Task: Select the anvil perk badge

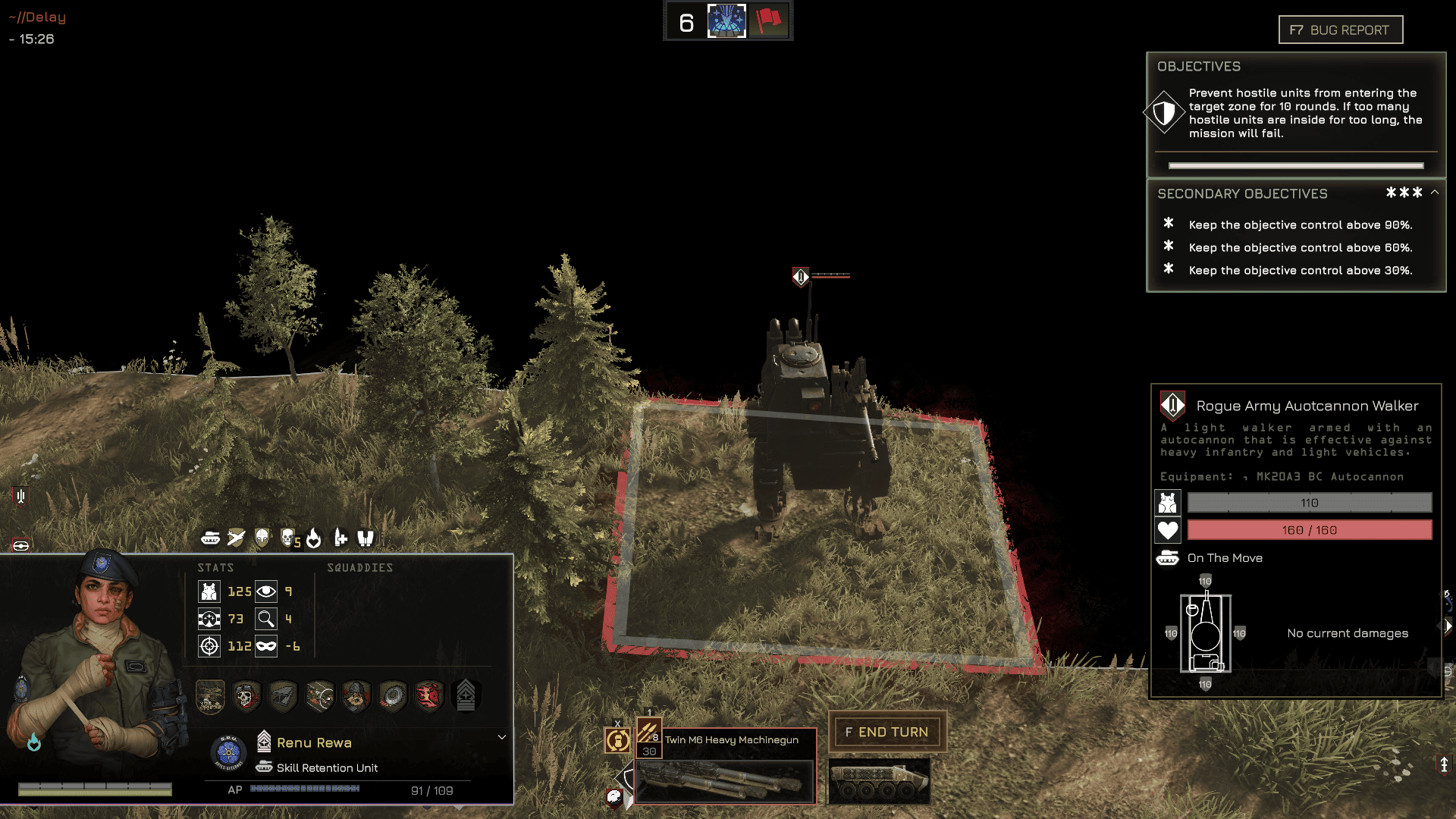Action: pyautogui.click(x=283, y=696)
